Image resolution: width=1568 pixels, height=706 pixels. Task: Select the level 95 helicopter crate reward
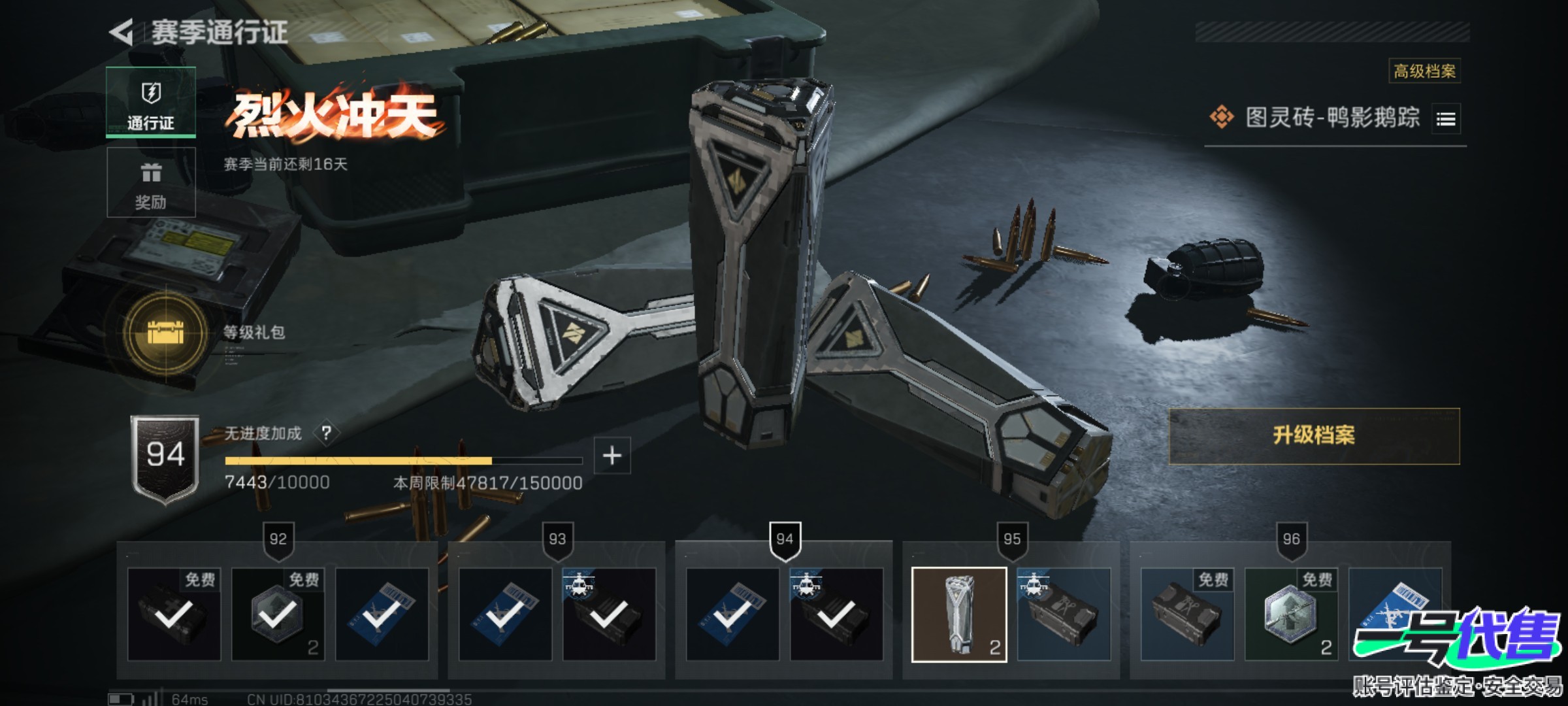[x=1064, y=614]
